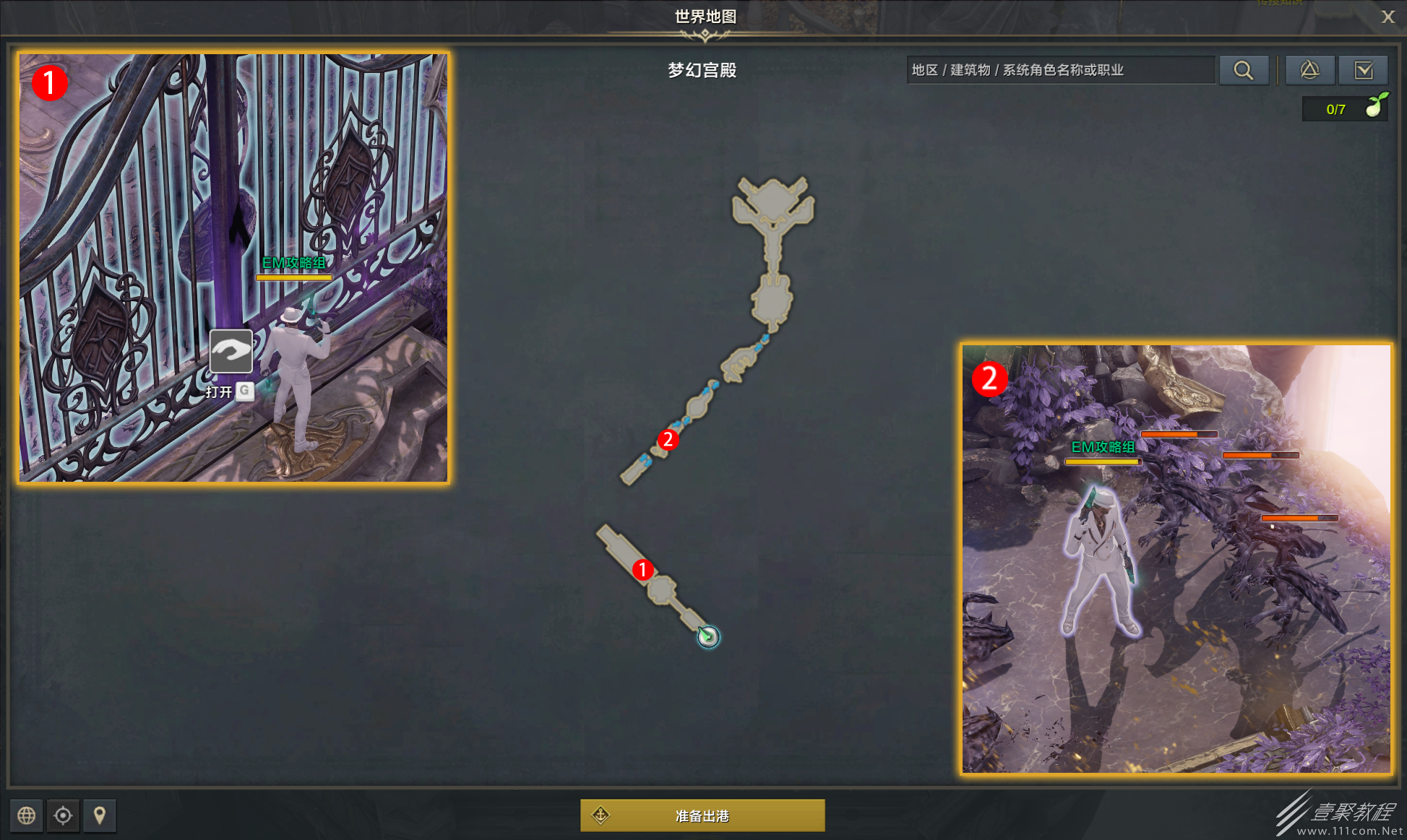Select red marker 1 on the map
The image size is (1407, 840).
(642, 571)
